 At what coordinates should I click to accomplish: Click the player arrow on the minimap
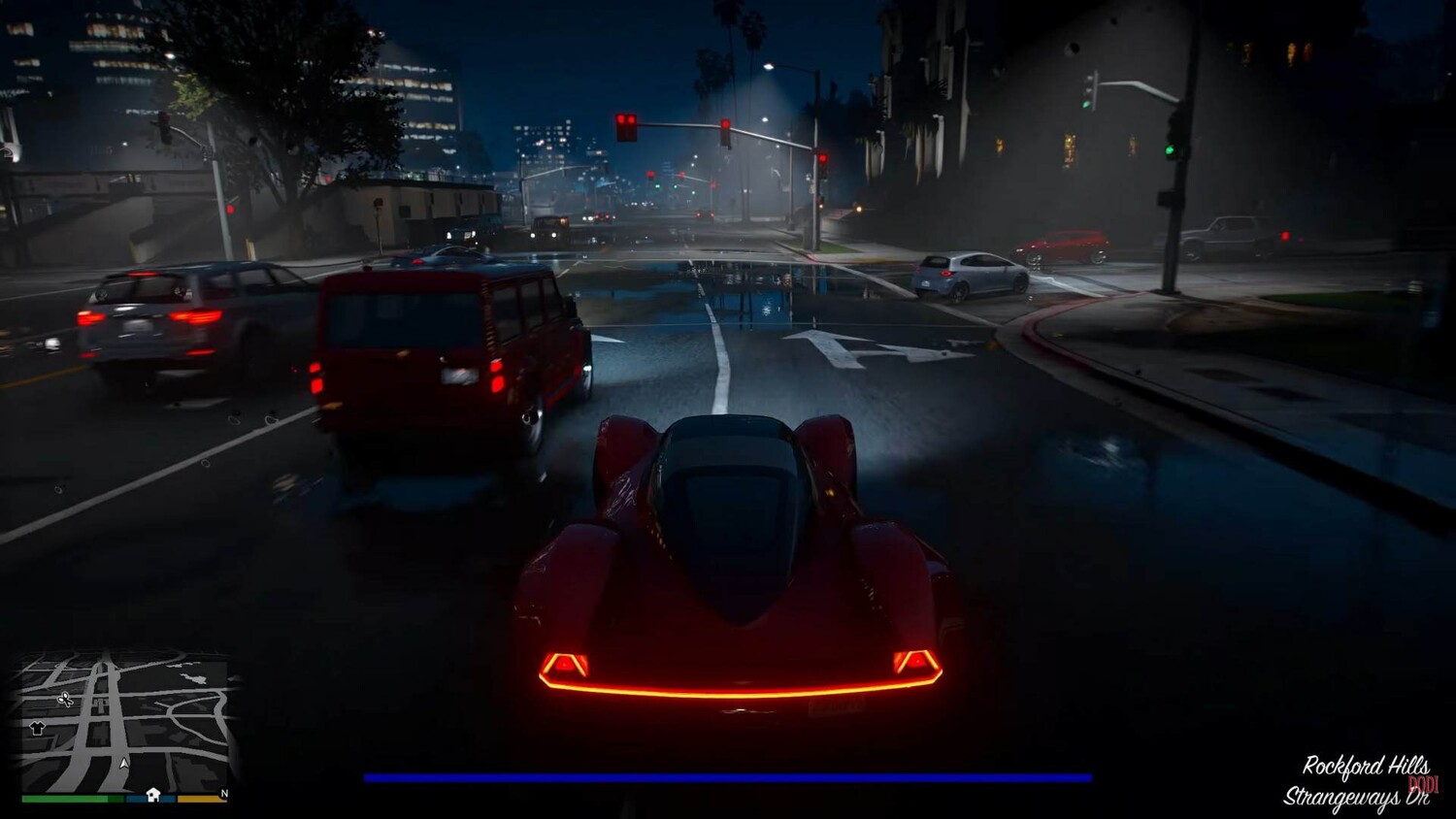click(124, 764)
